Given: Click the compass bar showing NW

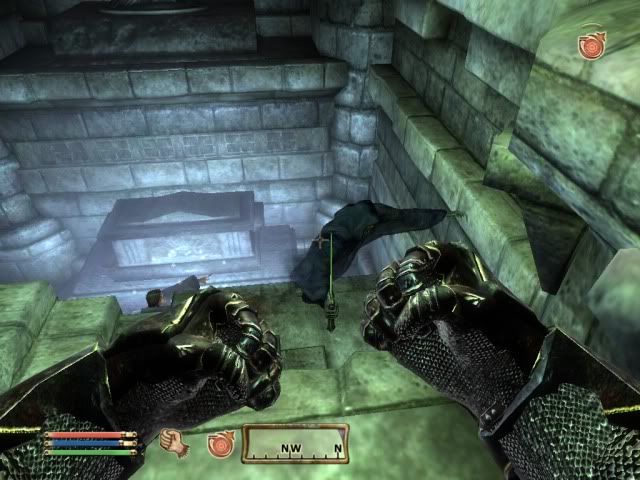Looking at the screenshot, I should pyautogui.click(x=296, y=443).
